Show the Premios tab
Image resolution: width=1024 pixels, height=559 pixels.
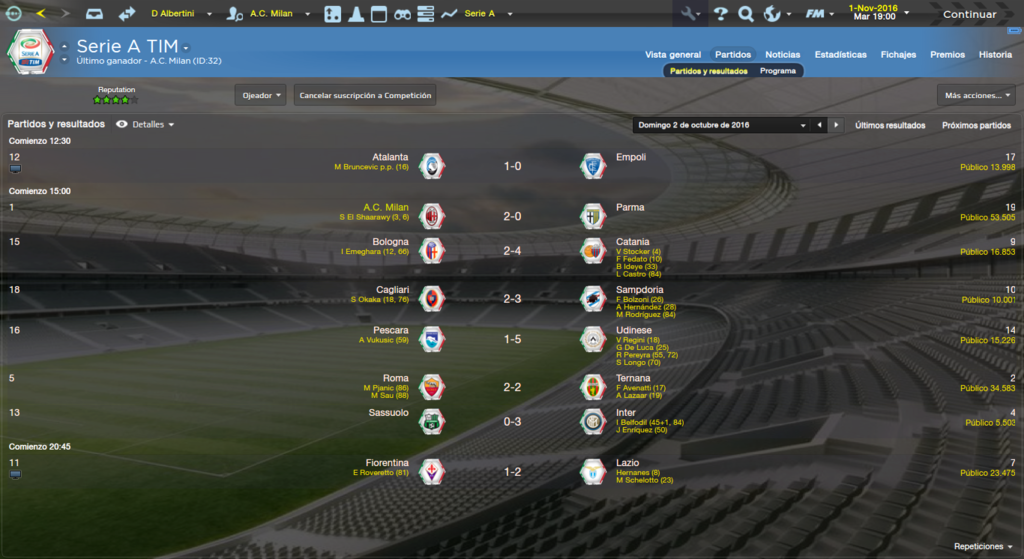[x=947, y=55]
